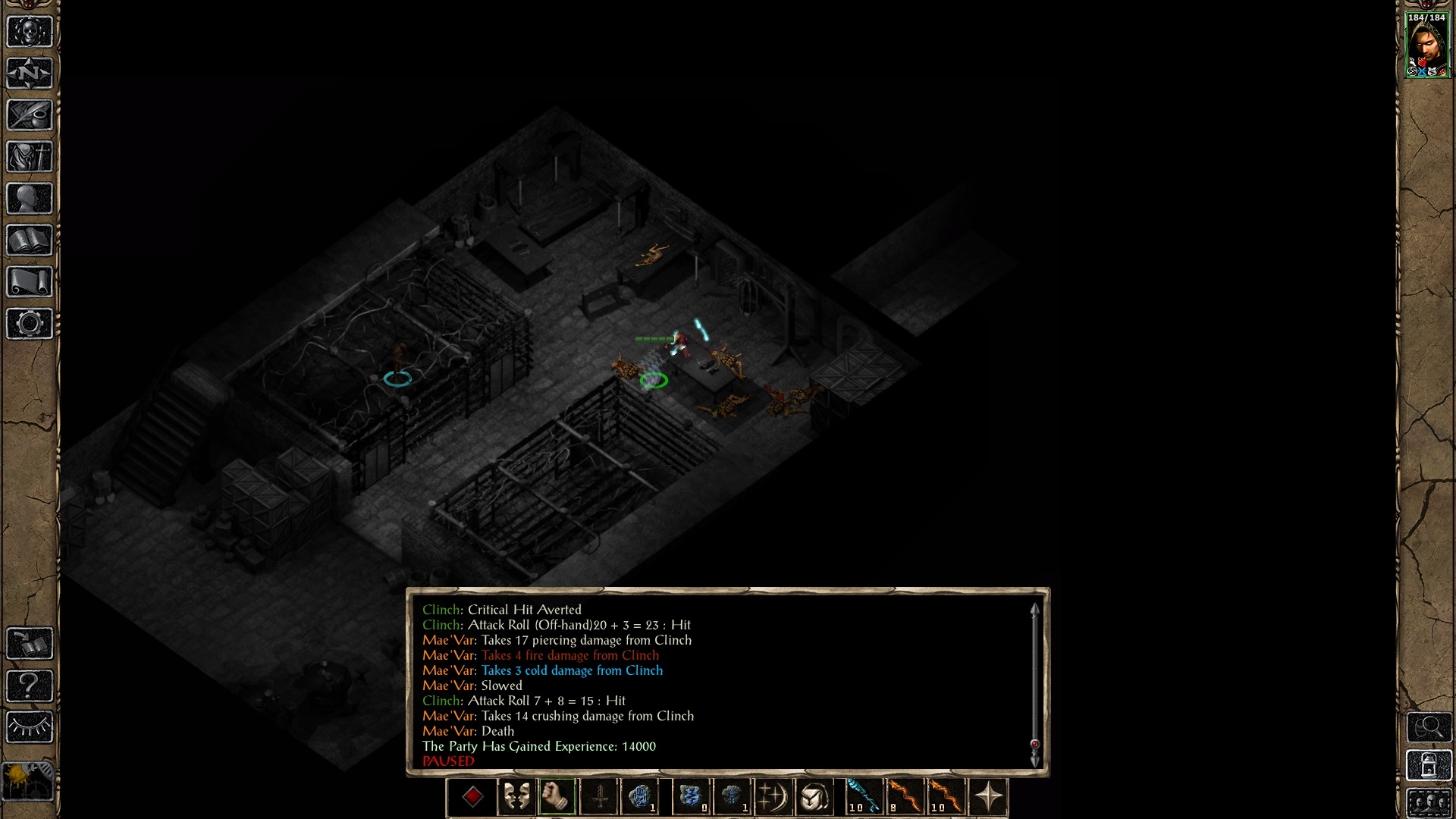Image resolution: width=1456 pixels, height=819 pixels.
Task: Open the inventory screen
Action: pos(30,157)
